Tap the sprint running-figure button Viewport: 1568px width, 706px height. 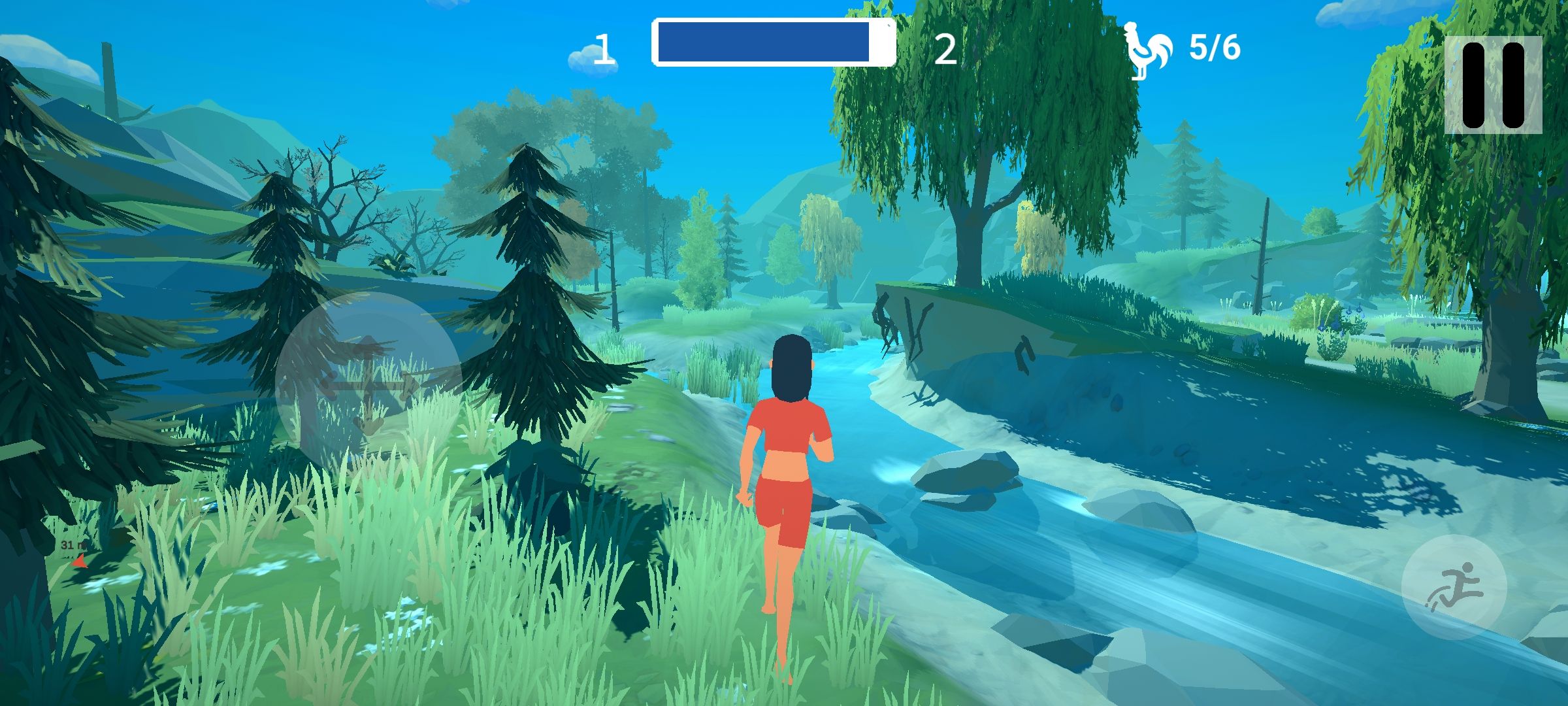1454,587
